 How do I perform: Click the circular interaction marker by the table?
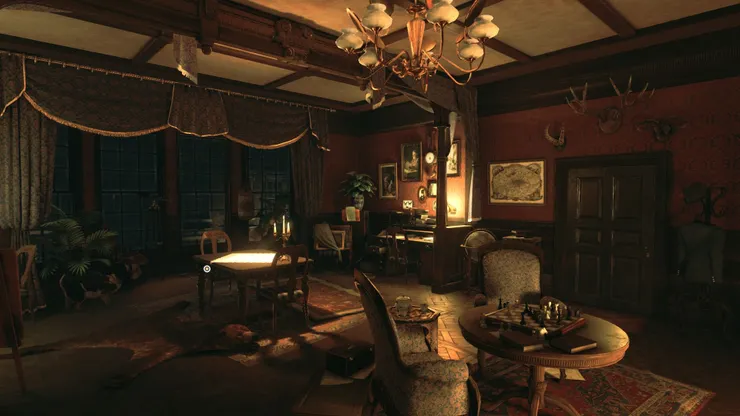(x=207, y=268)
